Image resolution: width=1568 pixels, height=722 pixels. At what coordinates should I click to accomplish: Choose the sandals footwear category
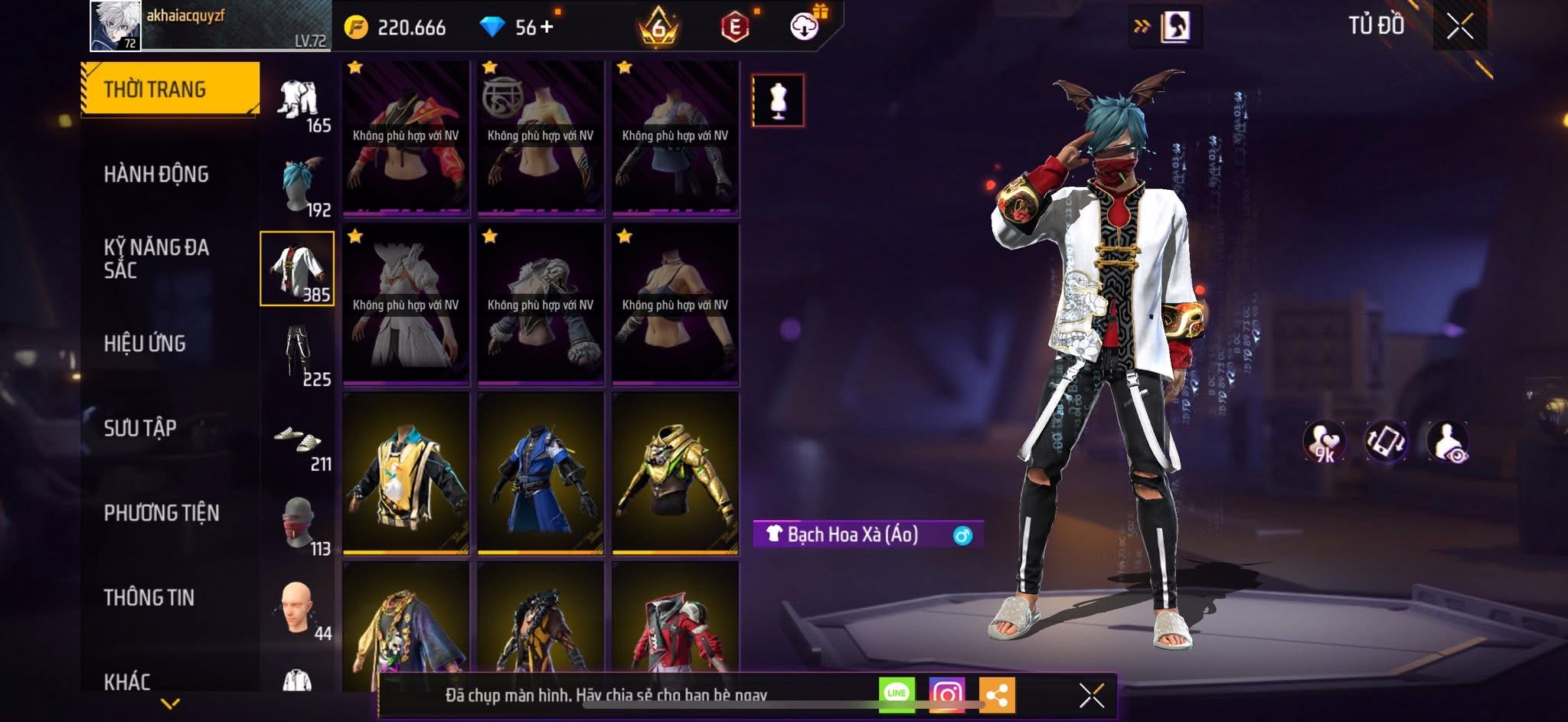299,441
